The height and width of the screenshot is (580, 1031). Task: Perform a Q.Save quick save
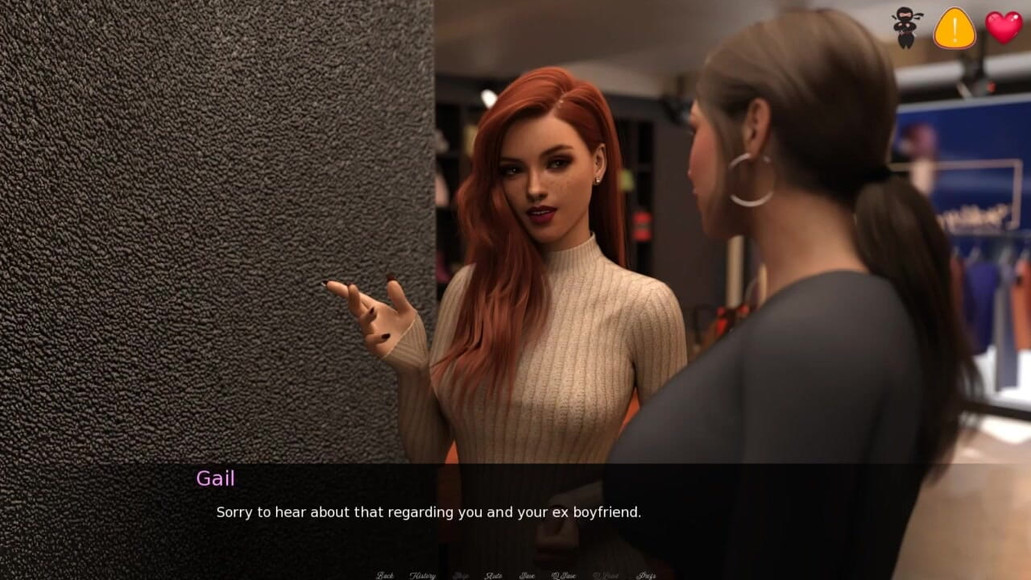pos(564,575)
